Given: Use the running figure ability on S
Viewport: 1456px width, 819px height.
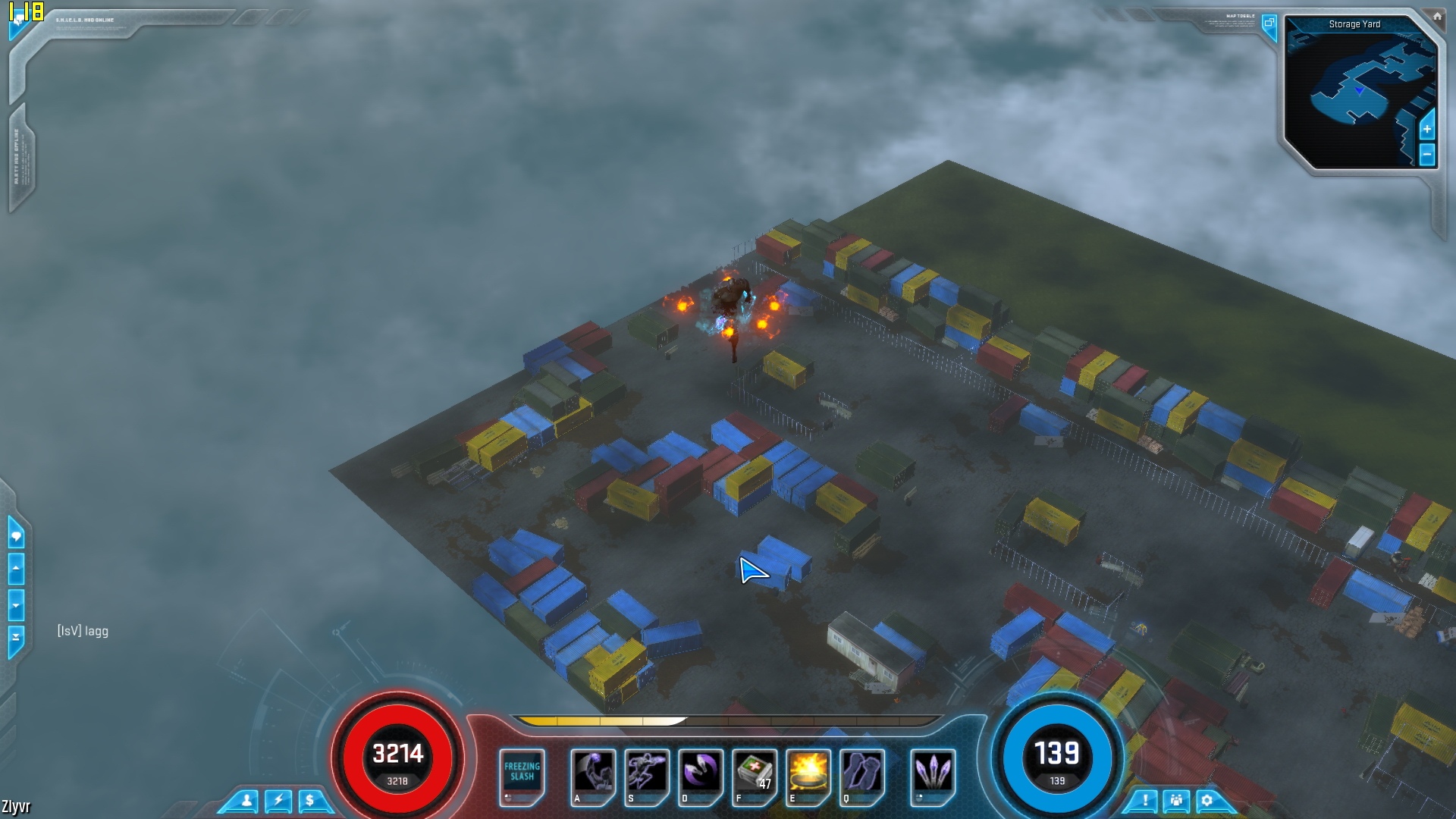Looking at the screenshot, I should tap(647, 774).
